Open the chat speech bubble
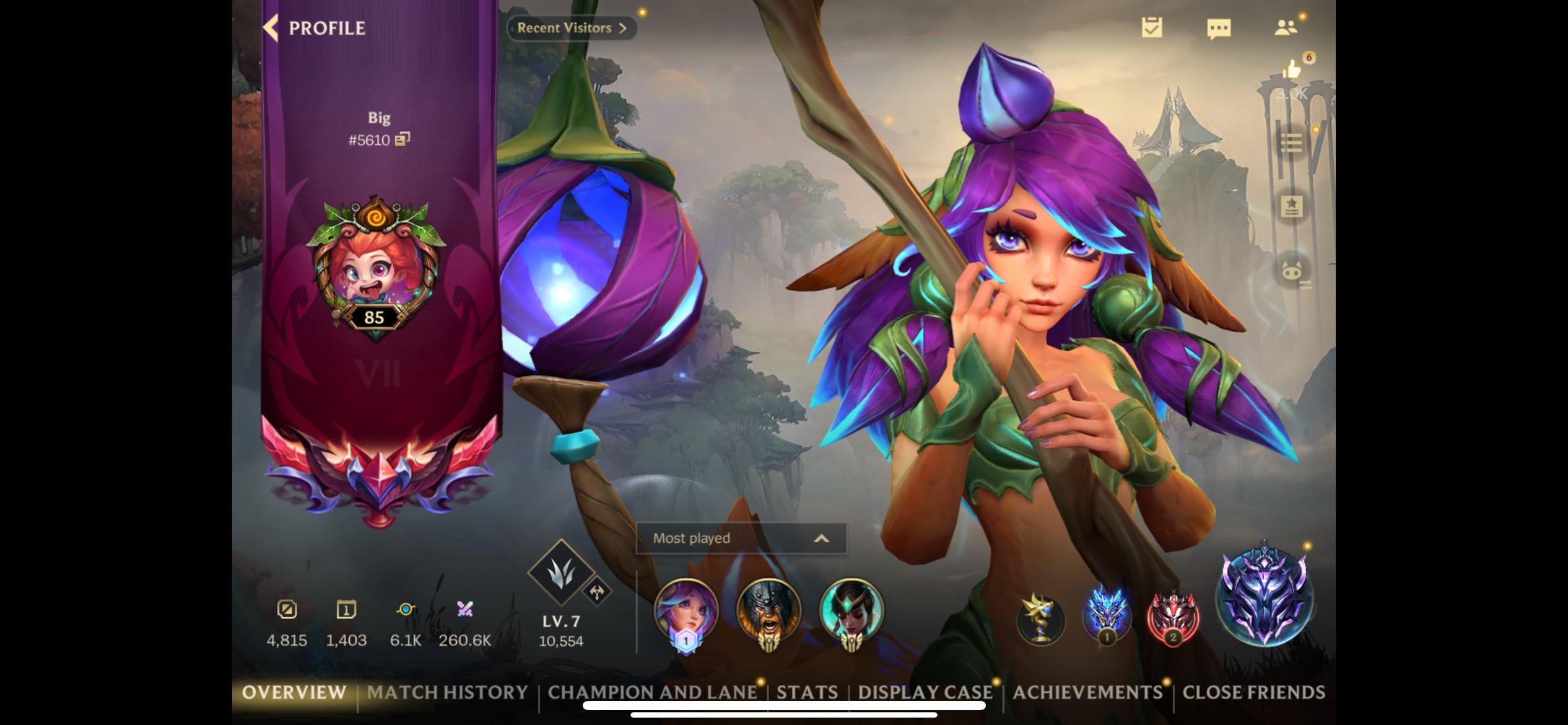1568x725 pixels. click(x=1219, y=29)
